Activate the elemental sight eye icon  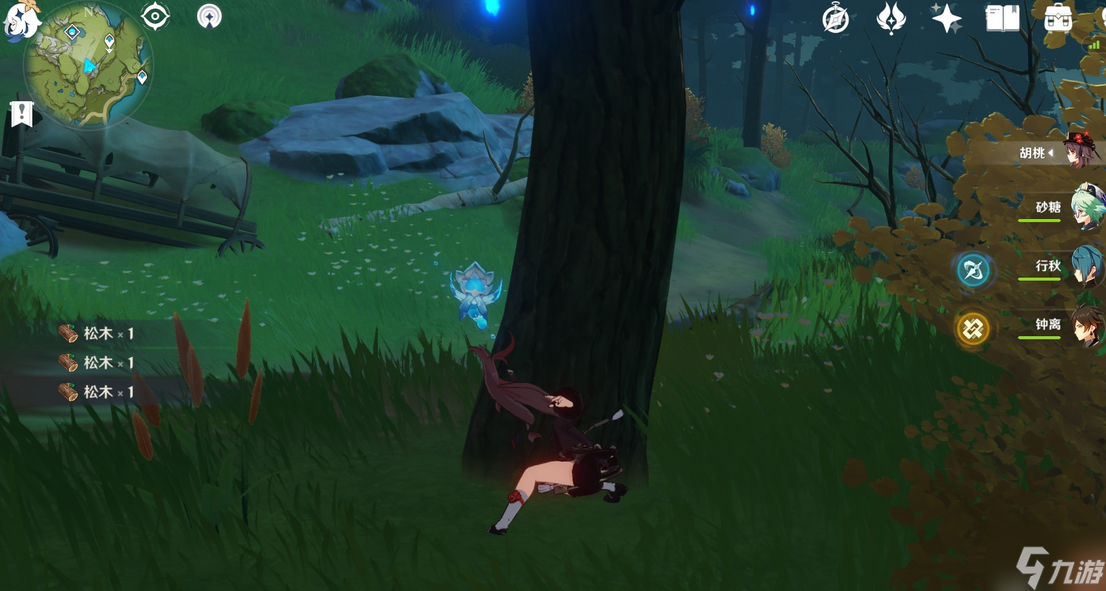coord(155,16)
